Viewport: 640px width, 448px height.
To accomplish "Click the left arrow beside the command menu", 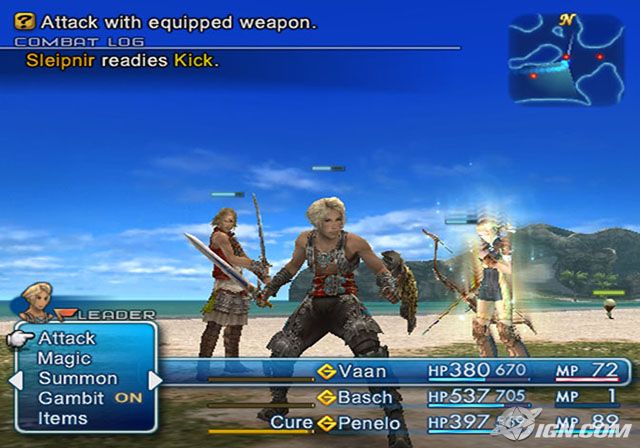I will (x=15, y=380).
